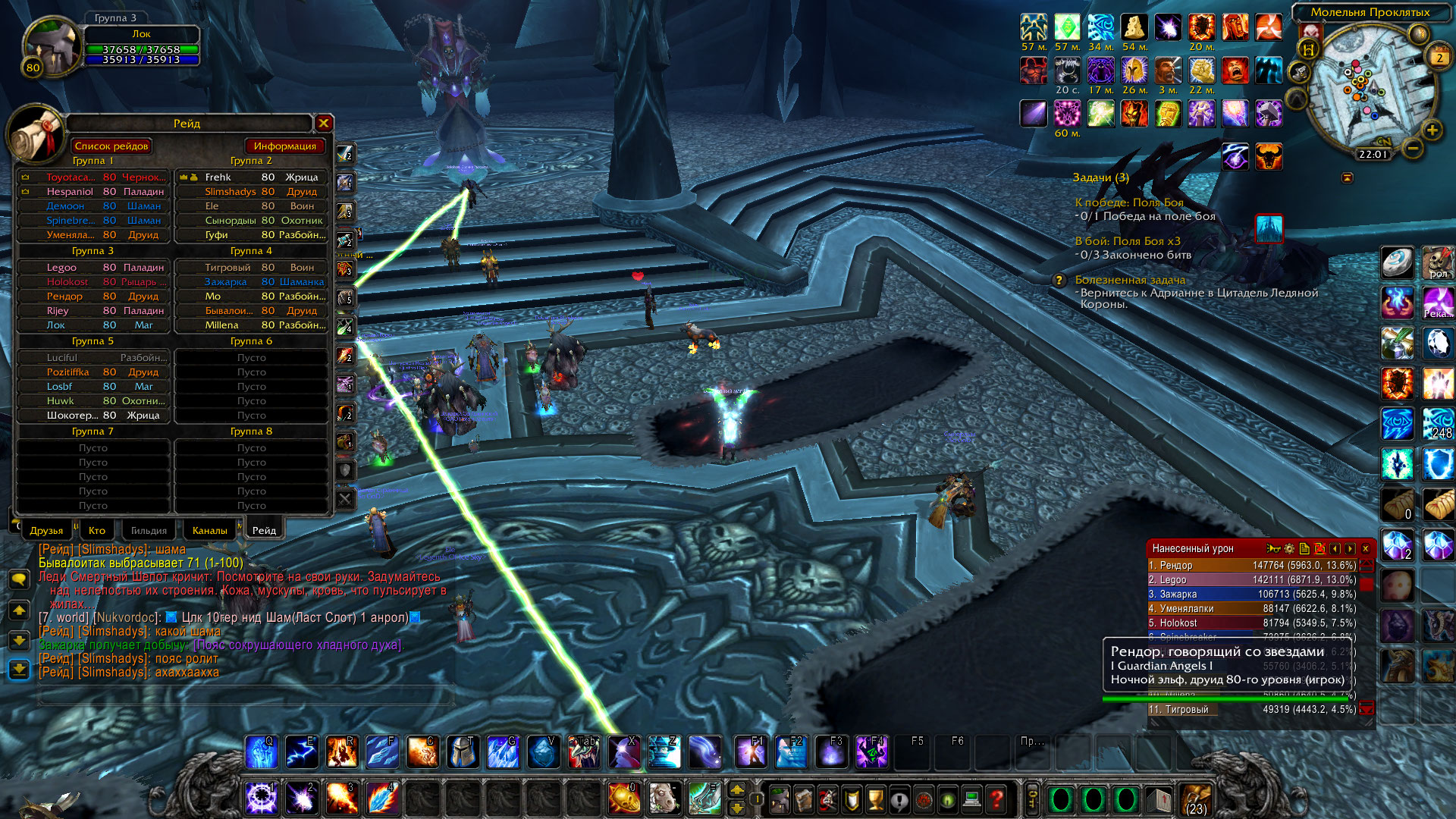Close the Нанесенный урон damage meter
The width and height of the screenshot is (1456, 819).
tap(1366, 548)
